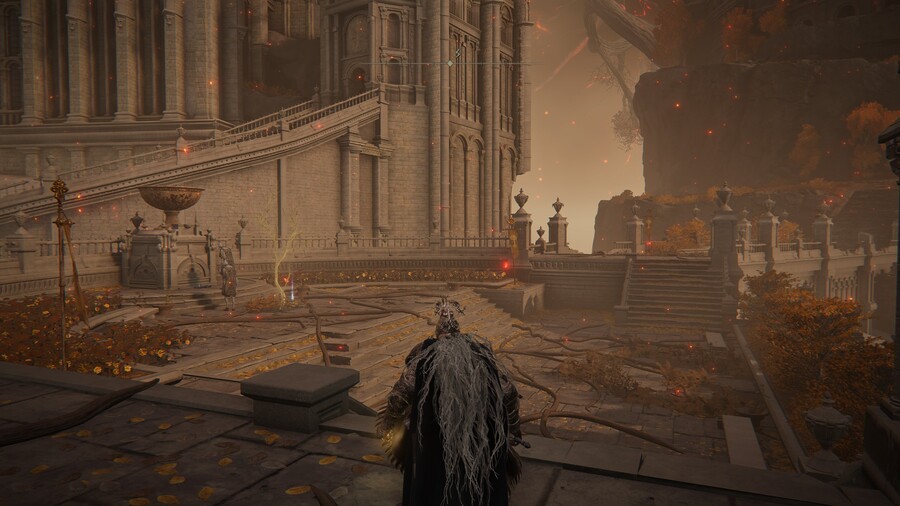Click the compass bar's diamond marker

point(450,63)
